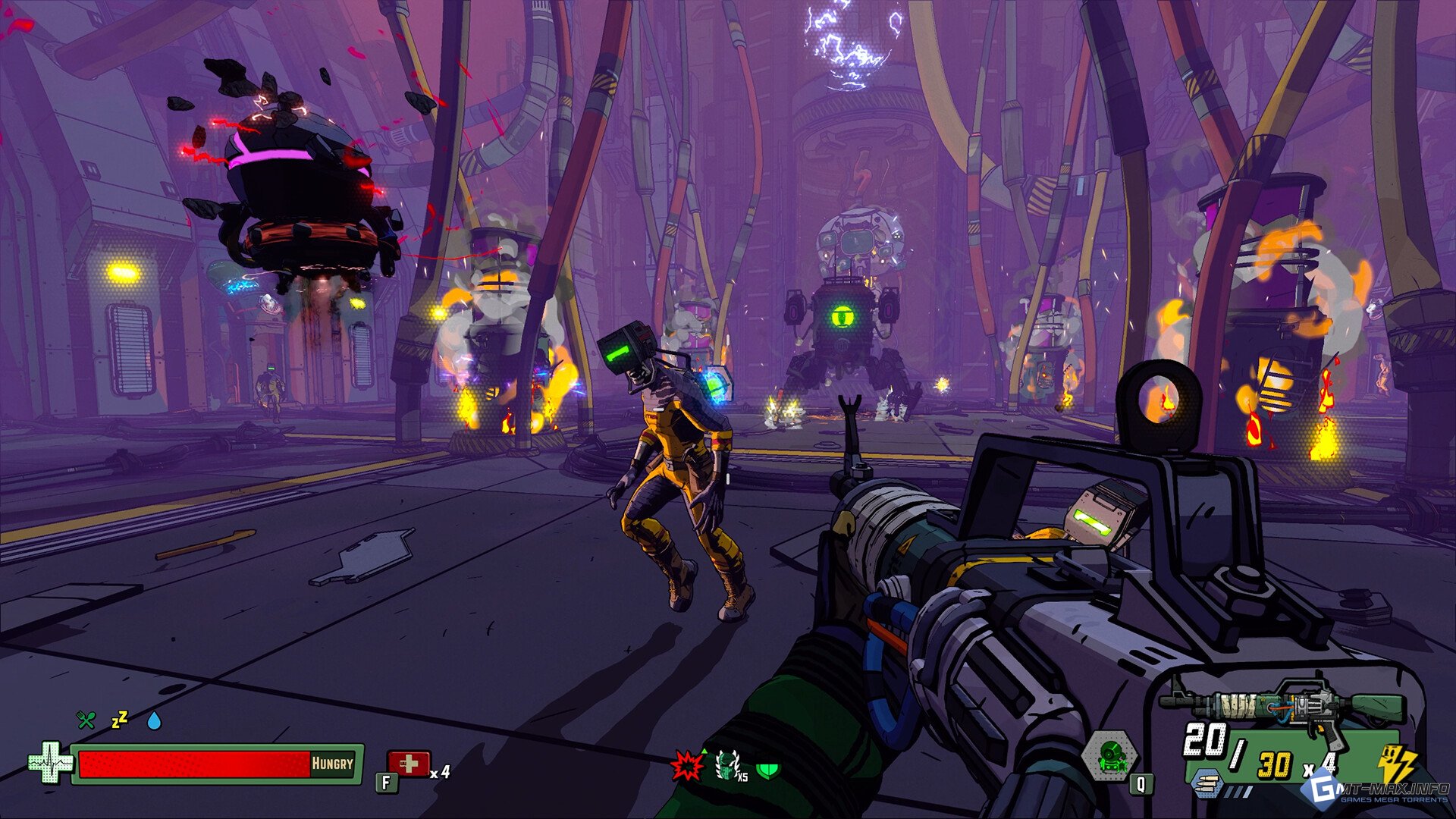Screen dimensions: 1456x819
Task: Click the hunger fork-and-knife status icon
Action: (x=86, y=720)
